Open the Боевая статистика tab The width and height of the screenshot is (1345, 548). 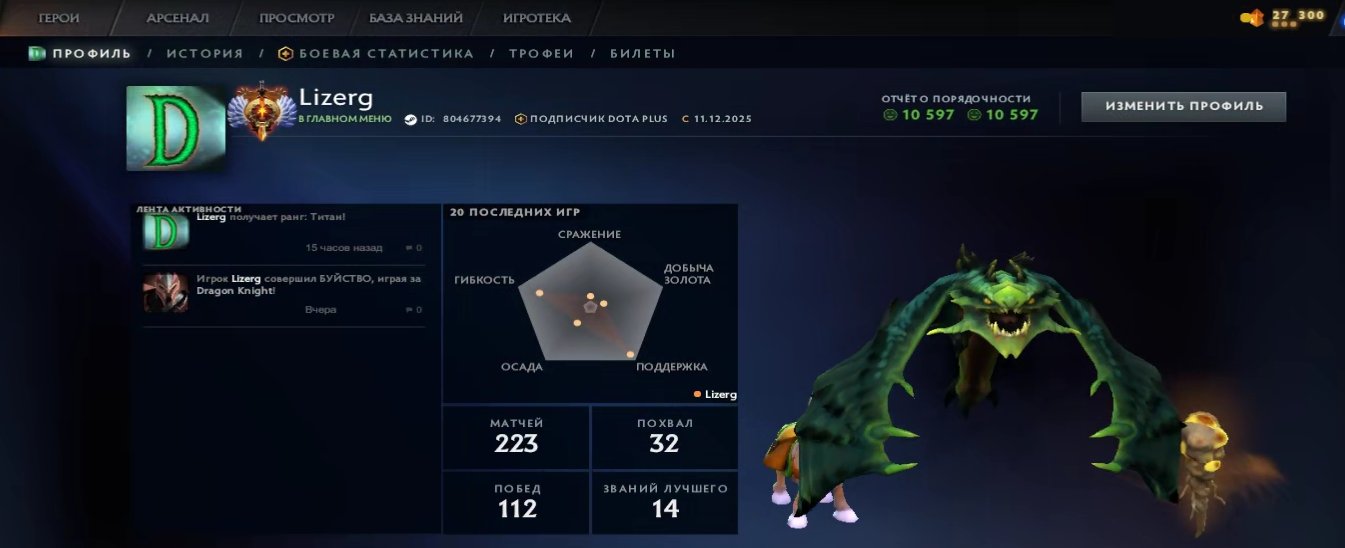[x=376, y=53]
